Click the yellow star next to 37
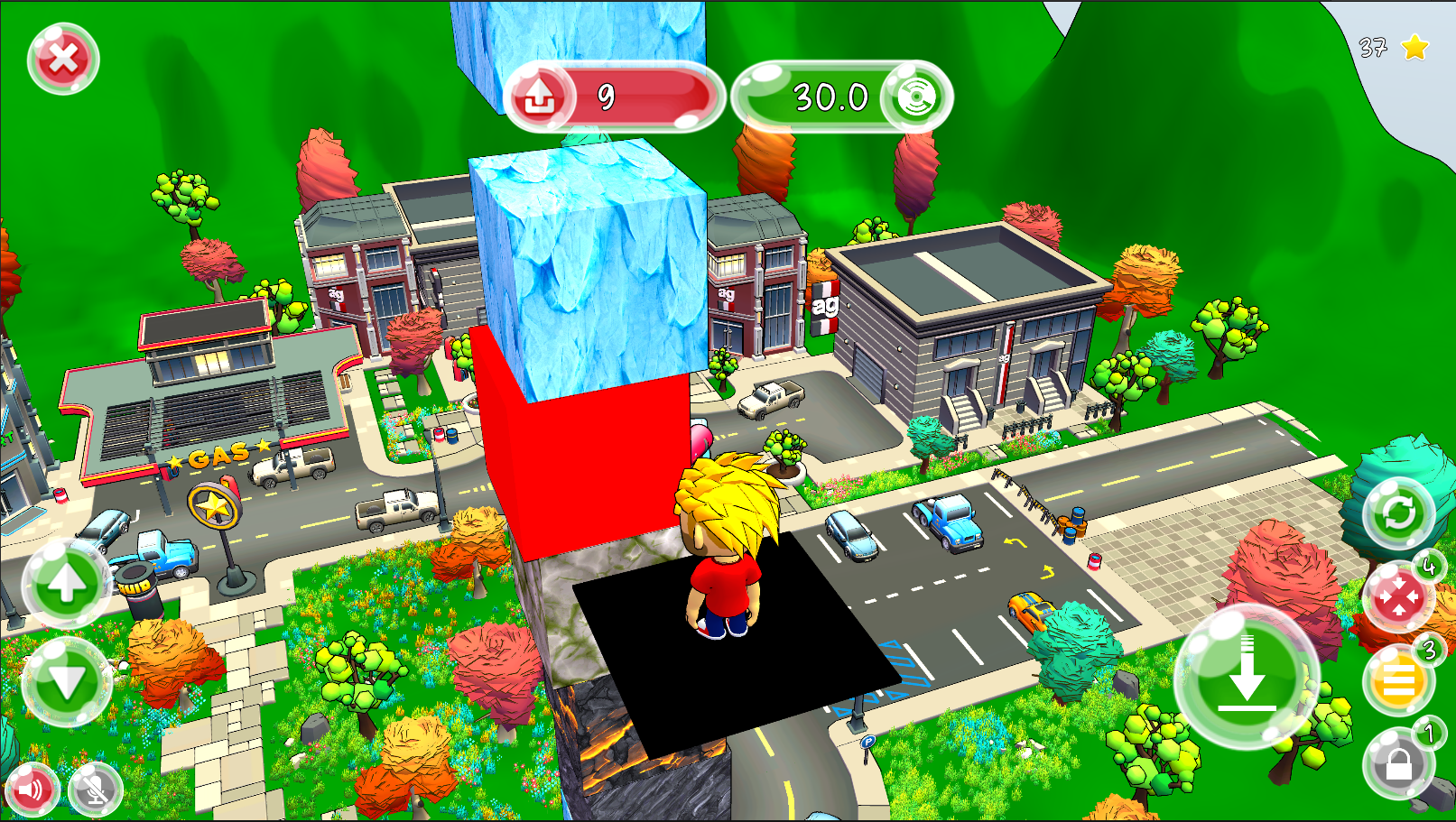The image size is (1456, 822). (x=1414, y=47)
